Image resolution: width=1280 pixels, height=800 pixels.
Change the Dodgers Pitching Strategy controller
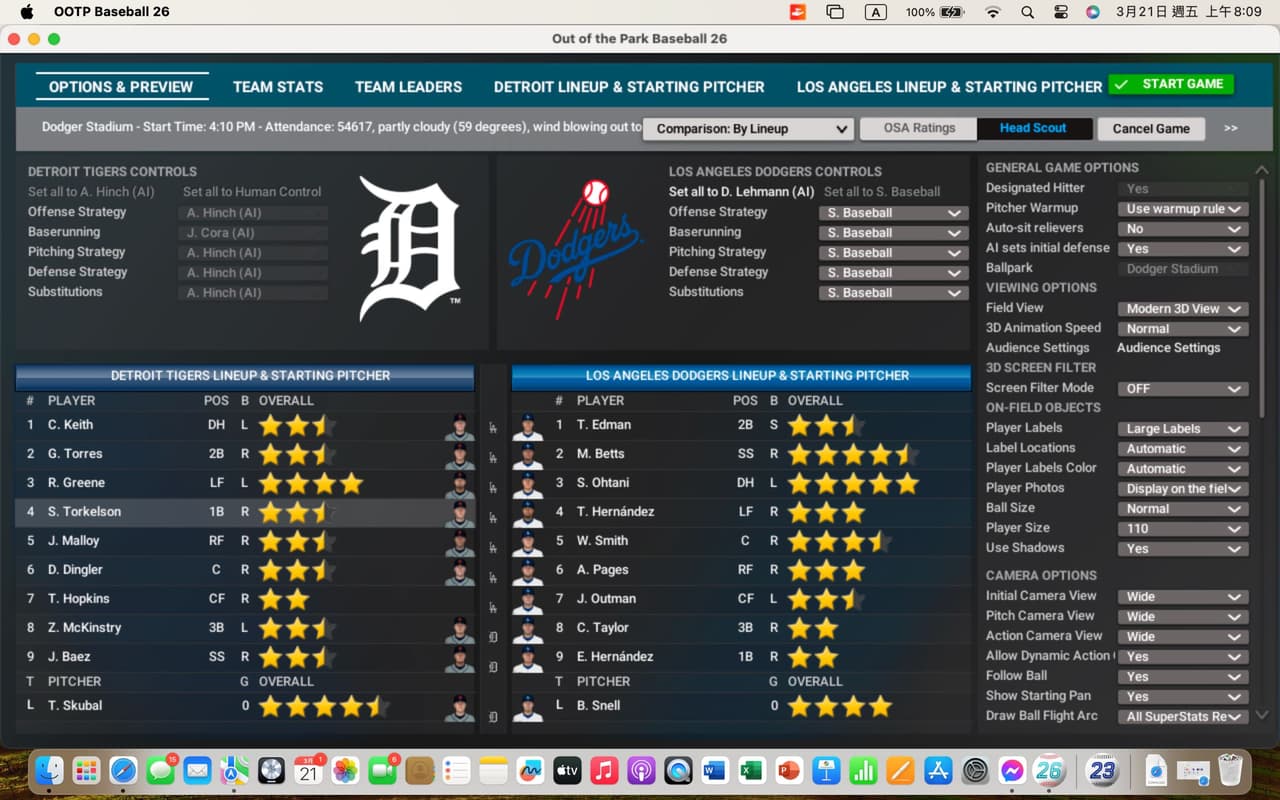[893, 253]
